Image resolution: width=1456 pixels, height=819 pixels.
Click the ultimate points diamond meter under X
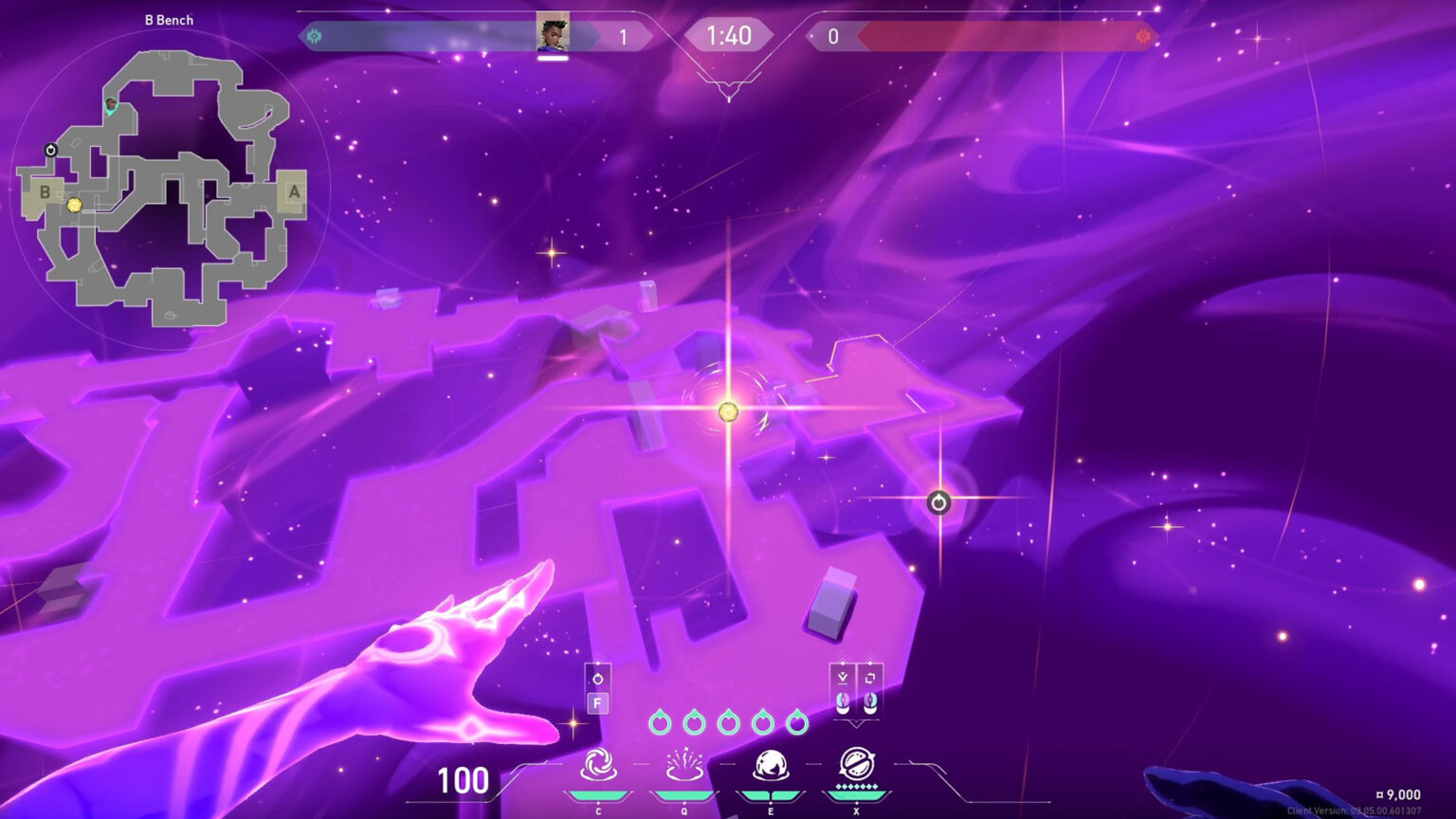(x=855, y=786)
